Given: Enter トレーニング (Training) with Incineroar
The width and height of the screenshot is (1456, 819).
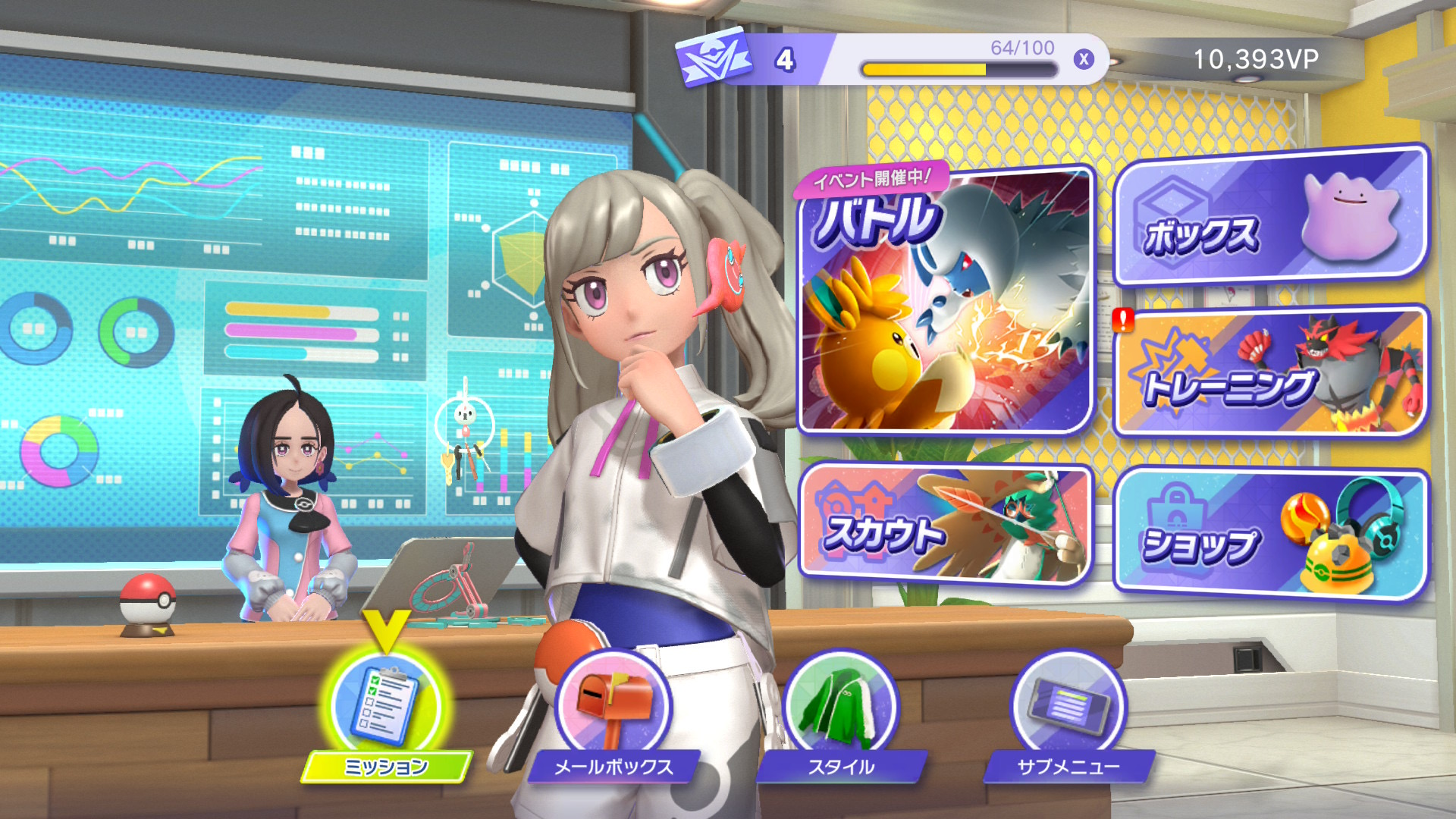Looking at the screenshot, I should click(x=1270, y=373).
